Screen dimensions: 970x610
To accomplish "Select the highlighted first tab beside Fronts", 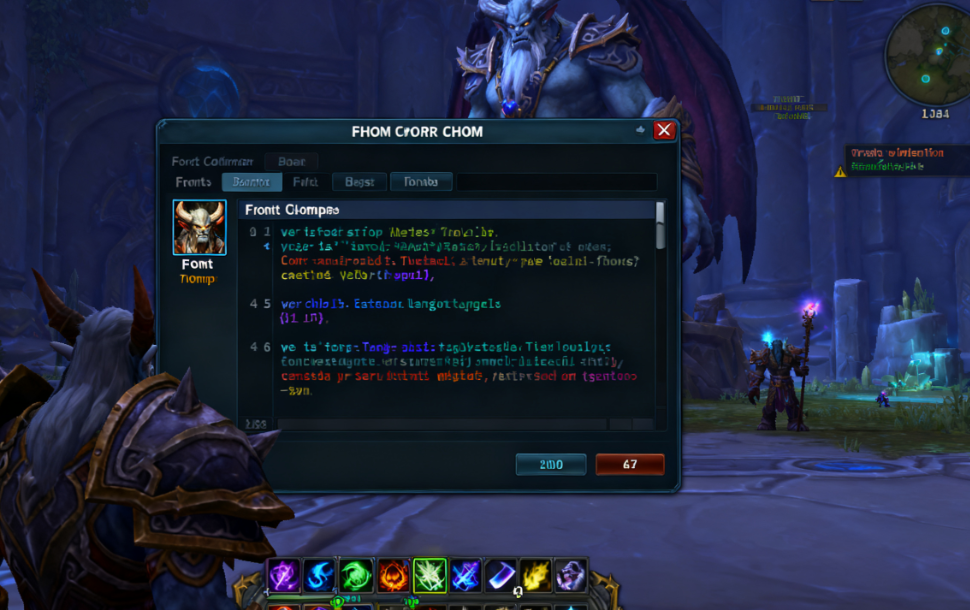I will pyautogui.click(x=251, y=182).
